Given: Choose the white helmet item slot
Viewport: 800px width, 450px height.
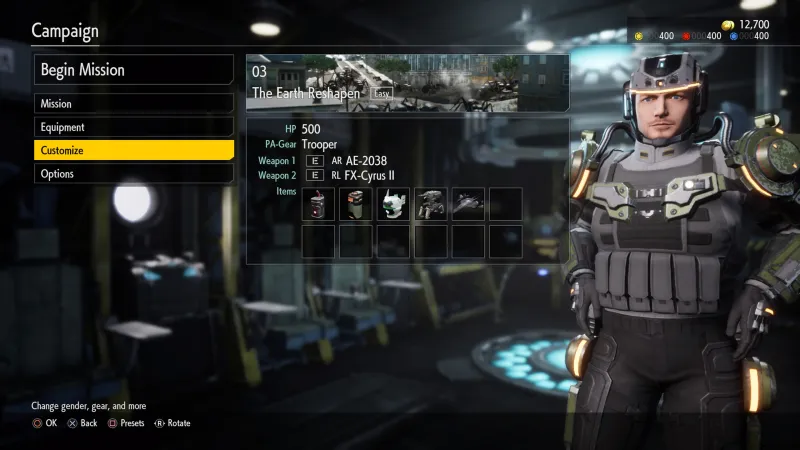Looking at the screenshot, I should [x=393, y=204].
